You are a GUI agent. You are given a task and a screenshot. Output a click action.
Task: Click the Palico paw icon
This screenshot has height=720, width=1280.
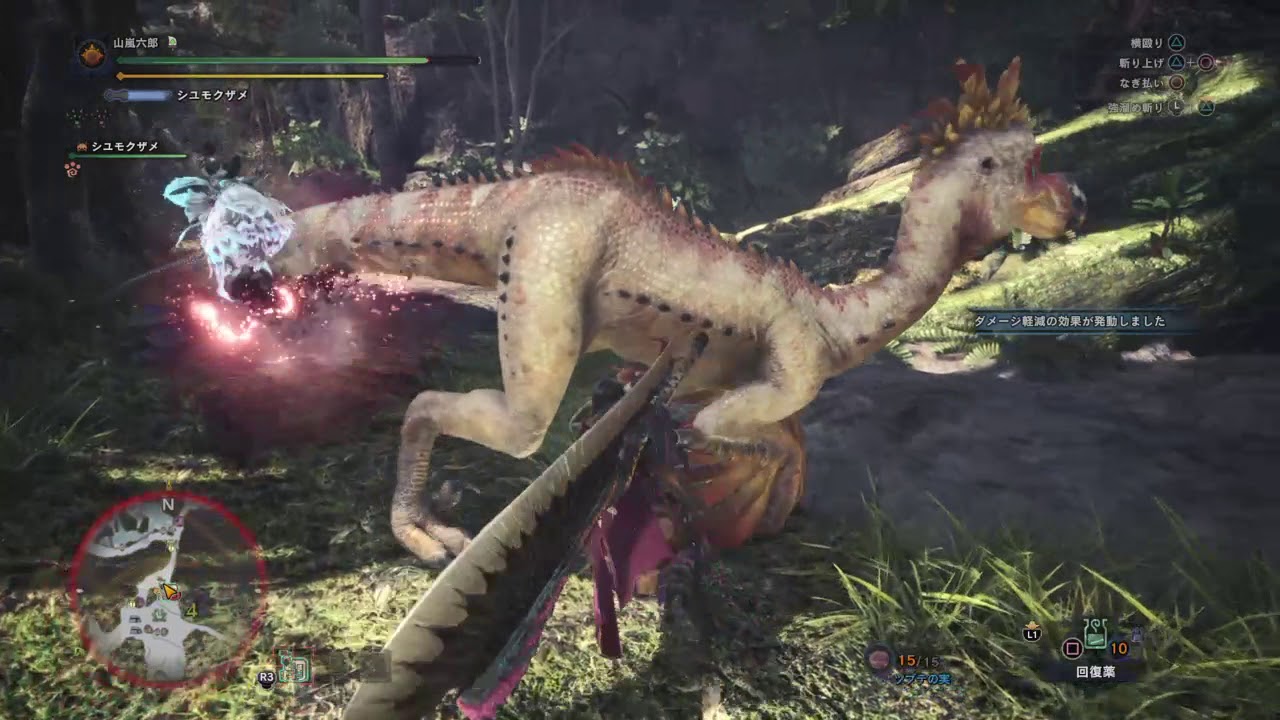[x=72, y=169]
